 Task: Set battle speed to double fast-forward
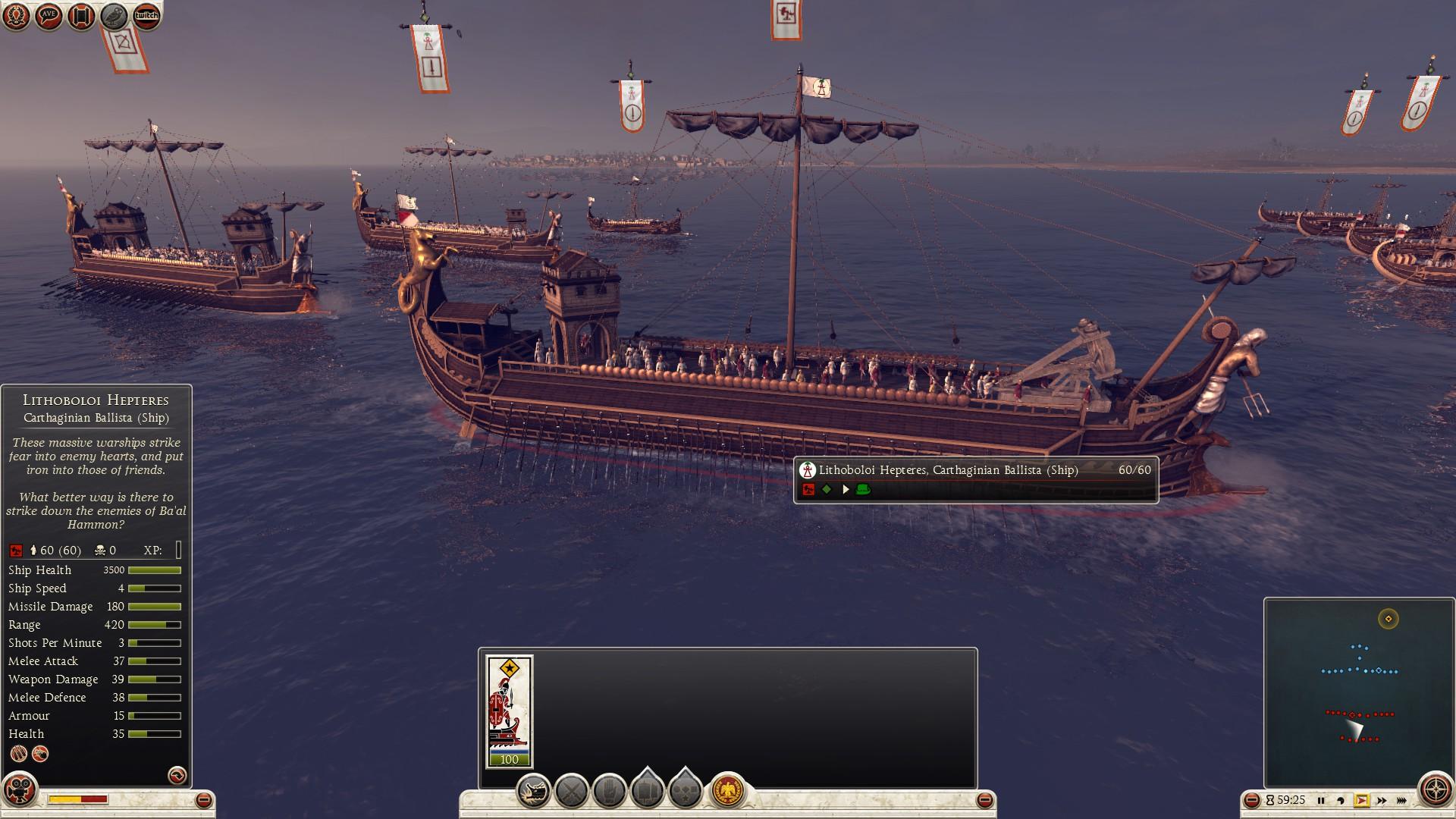point(1382,800)
